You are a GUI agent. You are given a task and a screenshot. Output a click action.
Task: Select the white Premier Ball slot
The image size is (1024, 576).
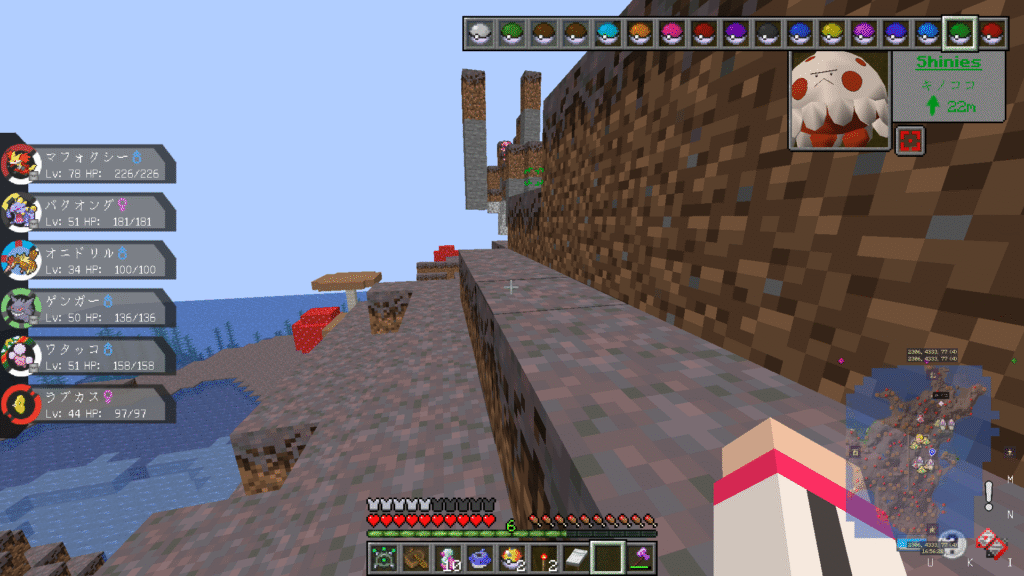480,34
